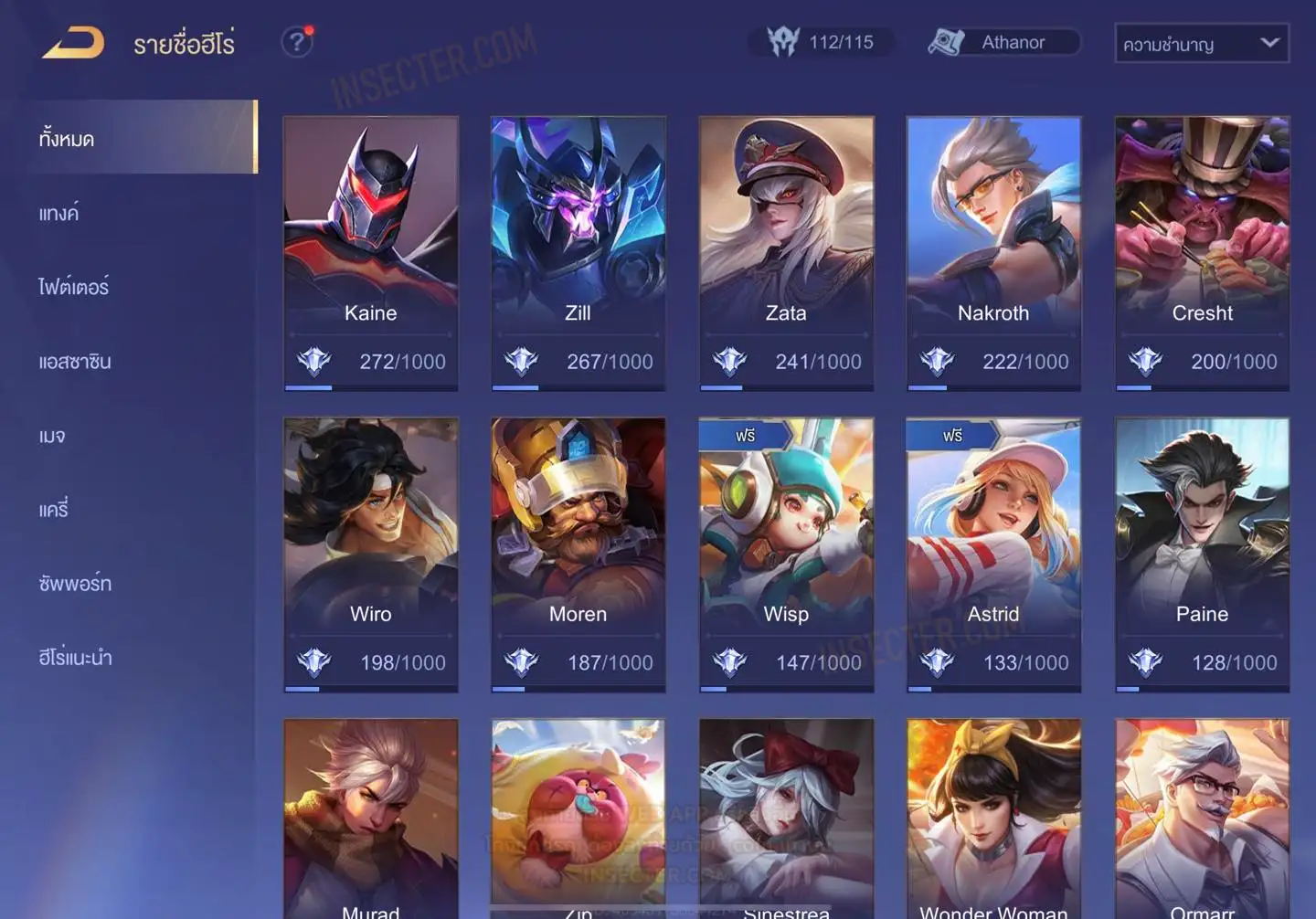This screenshot has width=1316, height=919.
Task: Click the Athanor button in the top bar
Action: (1003, 42)
